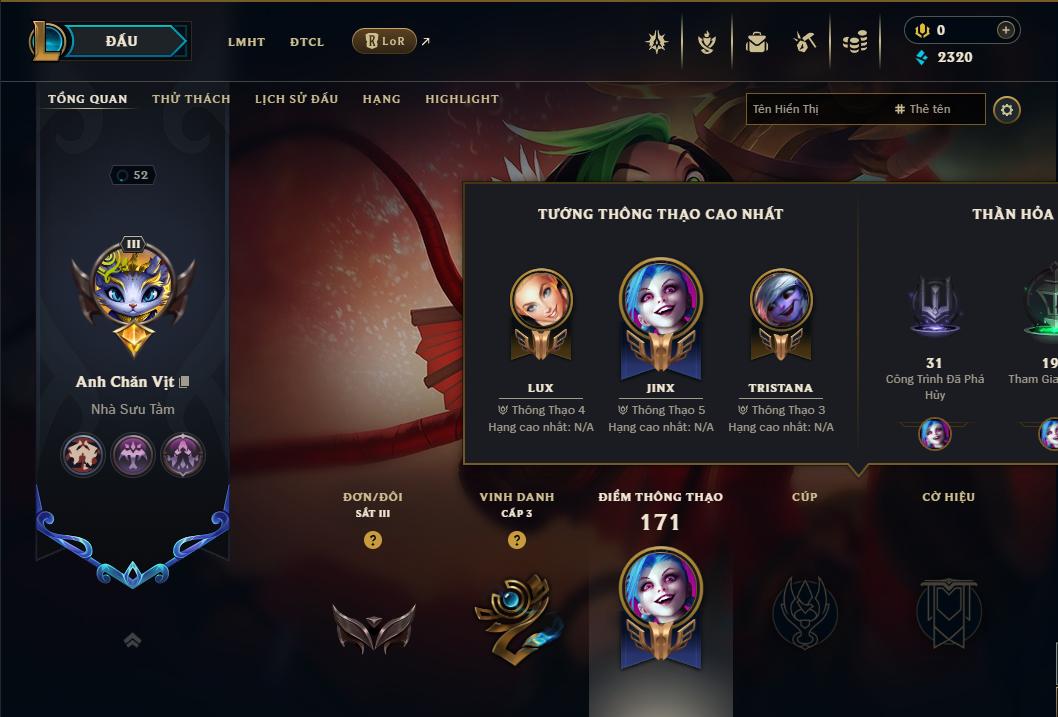The width and height of the screenshot is (1058, 717).
Task: Open the coin stack store icon
Action: point(855,42)
